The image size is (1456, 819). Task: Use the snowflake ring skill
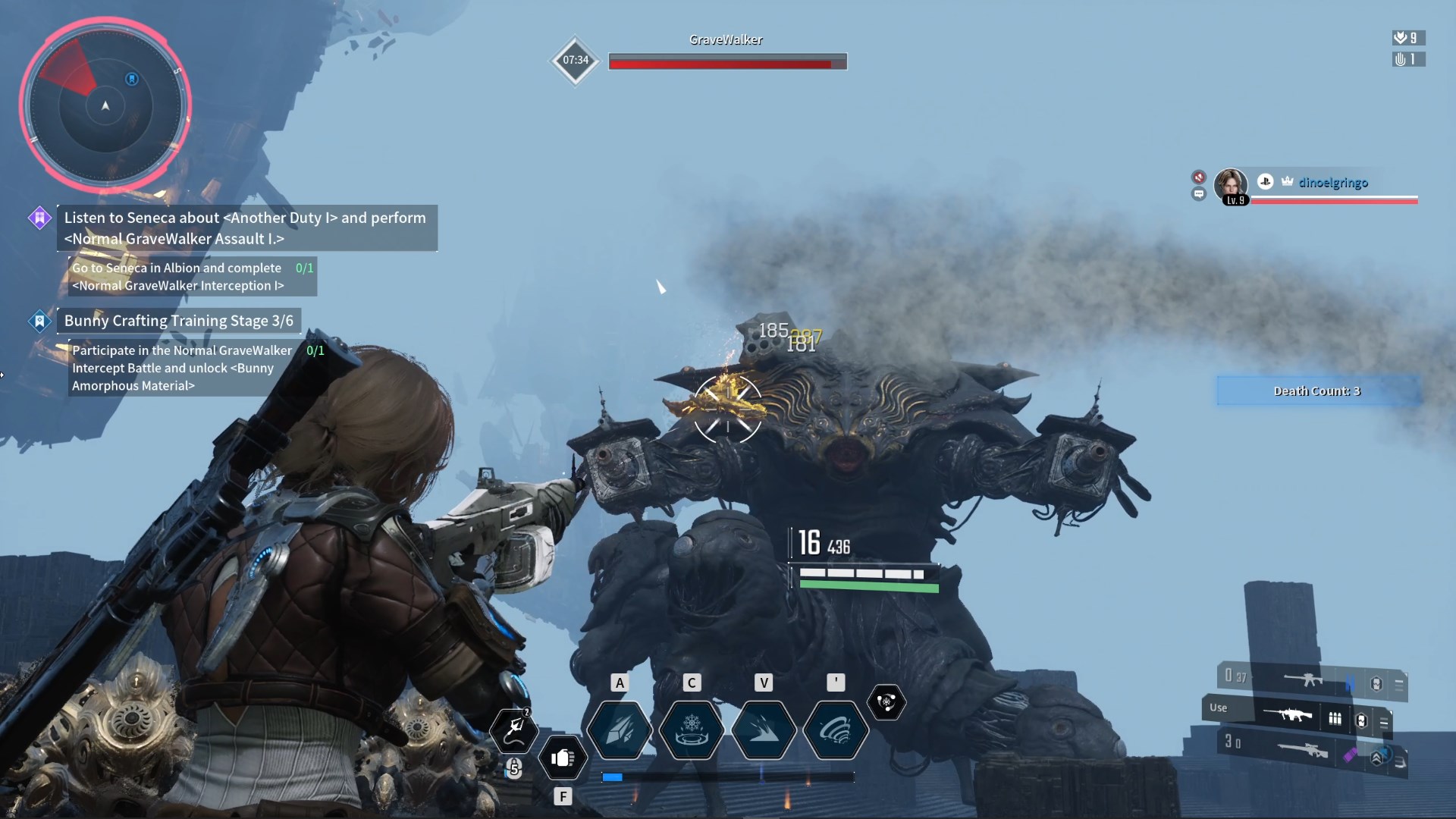click(692, 730)
